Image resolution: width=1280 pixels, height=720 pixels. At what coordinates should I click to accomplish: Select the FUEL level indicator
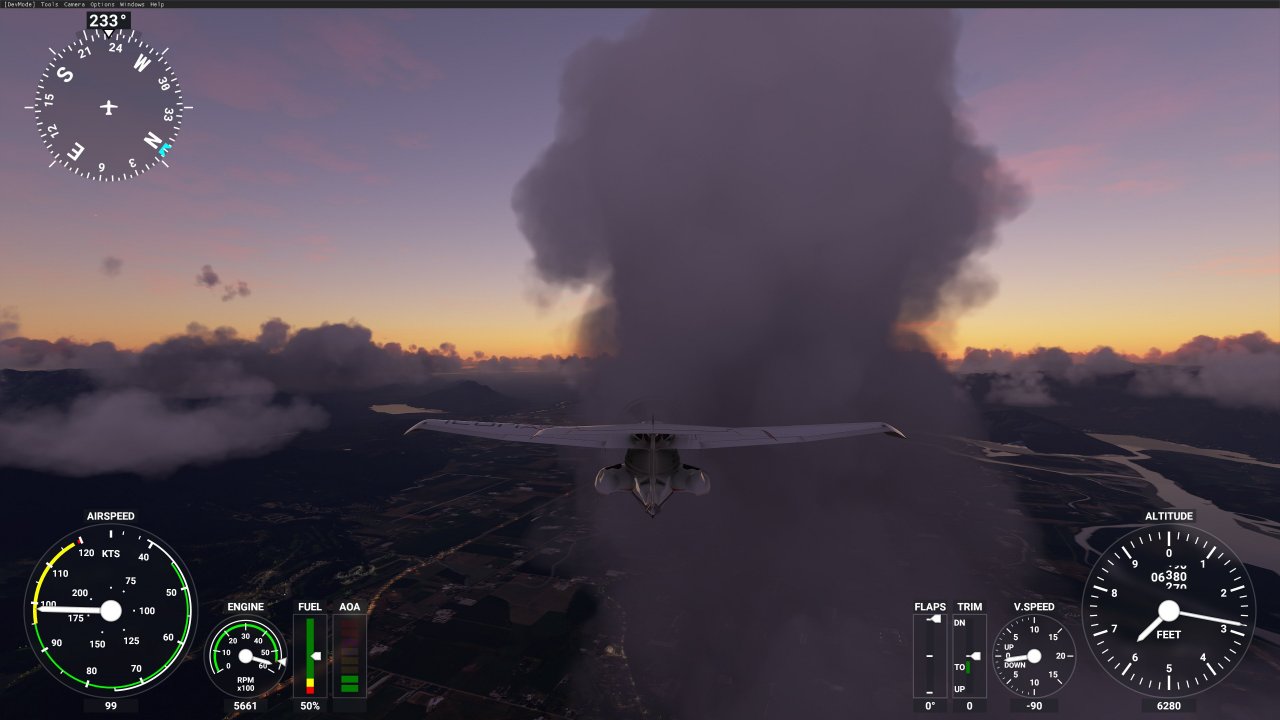[x=310, y=655]
